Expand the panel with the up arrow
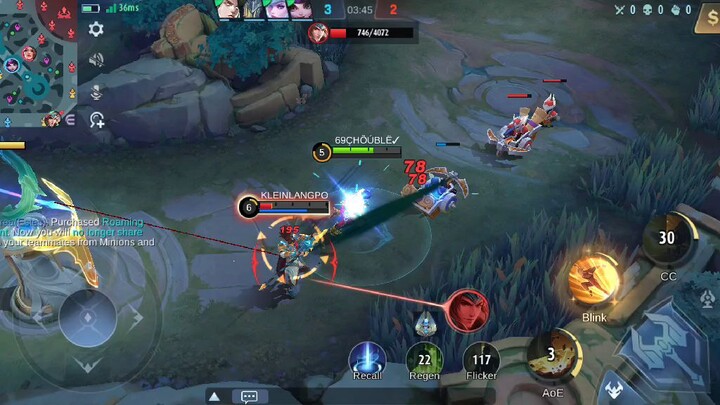 (214, 396)
